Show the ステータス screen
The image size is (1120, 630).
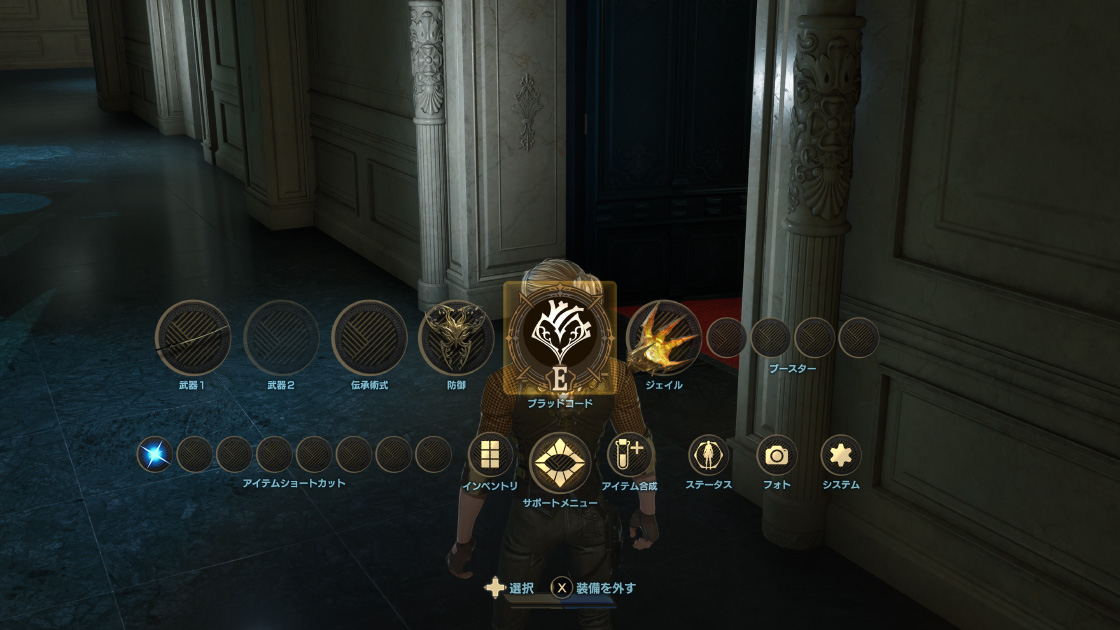tap(708, 455)
